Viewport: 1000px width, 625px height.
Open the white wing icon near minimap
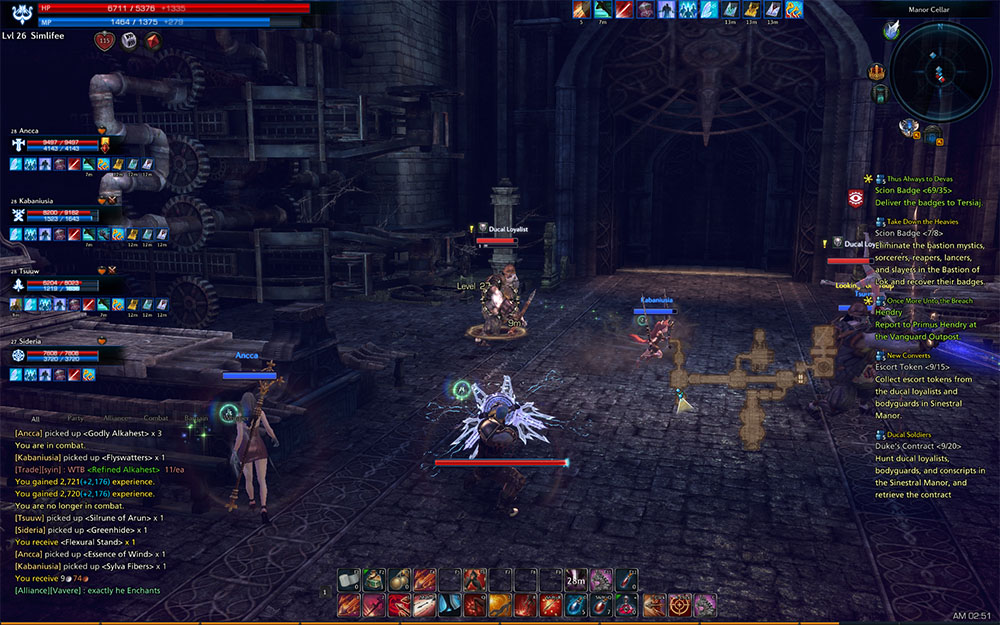(891, 32)
